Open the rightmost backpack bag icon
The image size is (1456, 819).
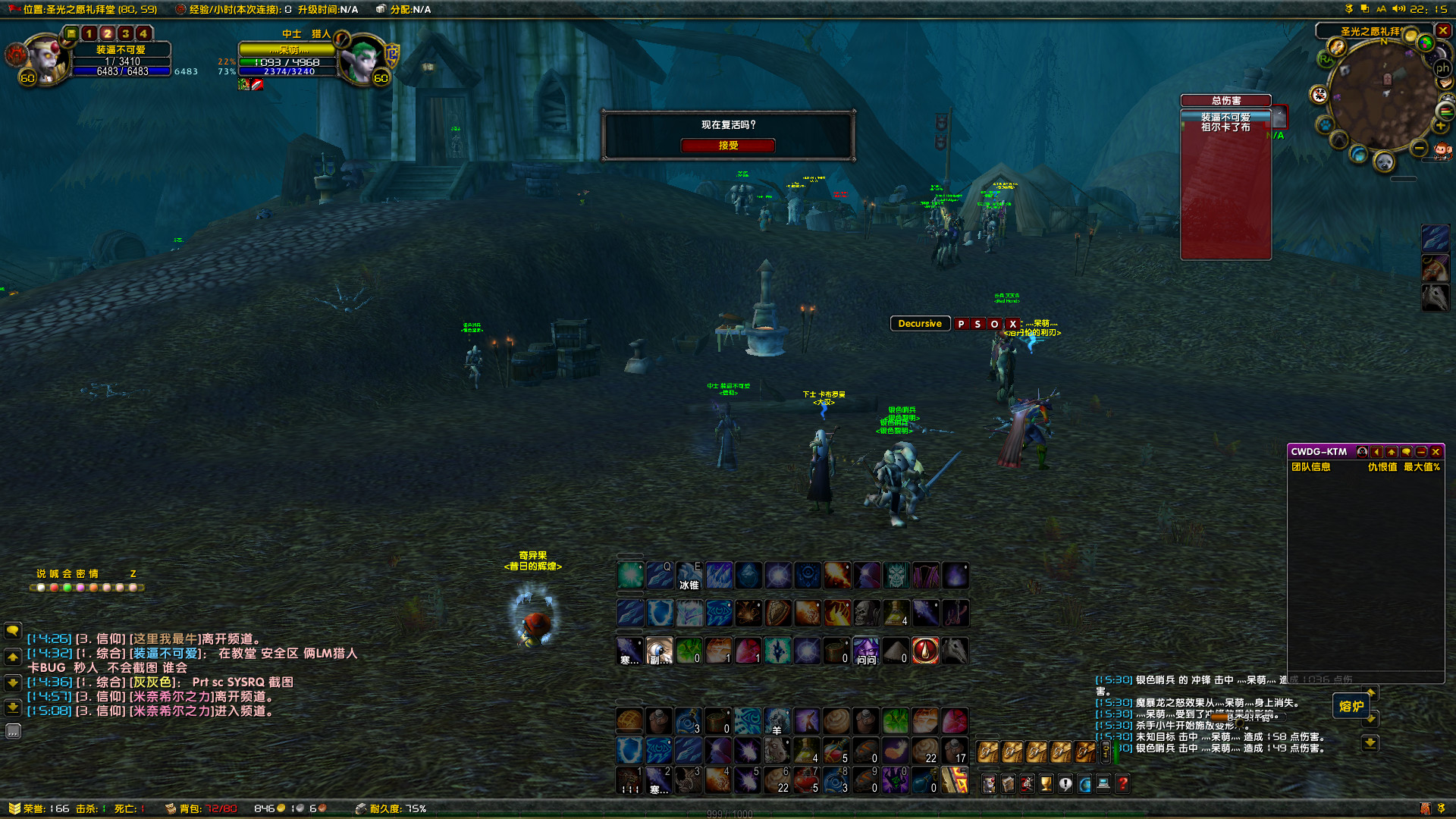tap(1084, 753)
